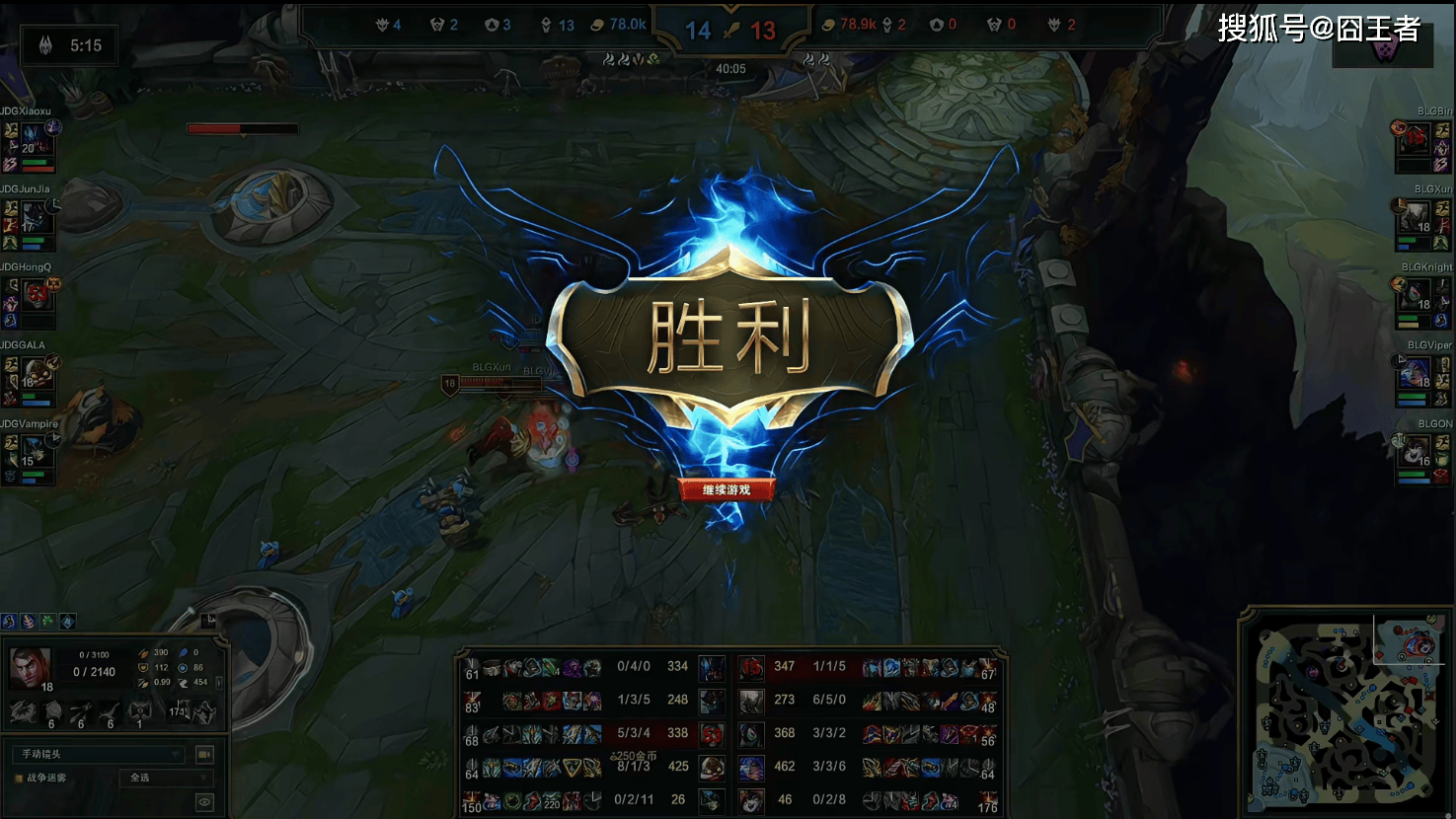Expand the champion stats panel arrow
Image resolution: width=1456 pixels, height=819 pixels.
(219, 682)
